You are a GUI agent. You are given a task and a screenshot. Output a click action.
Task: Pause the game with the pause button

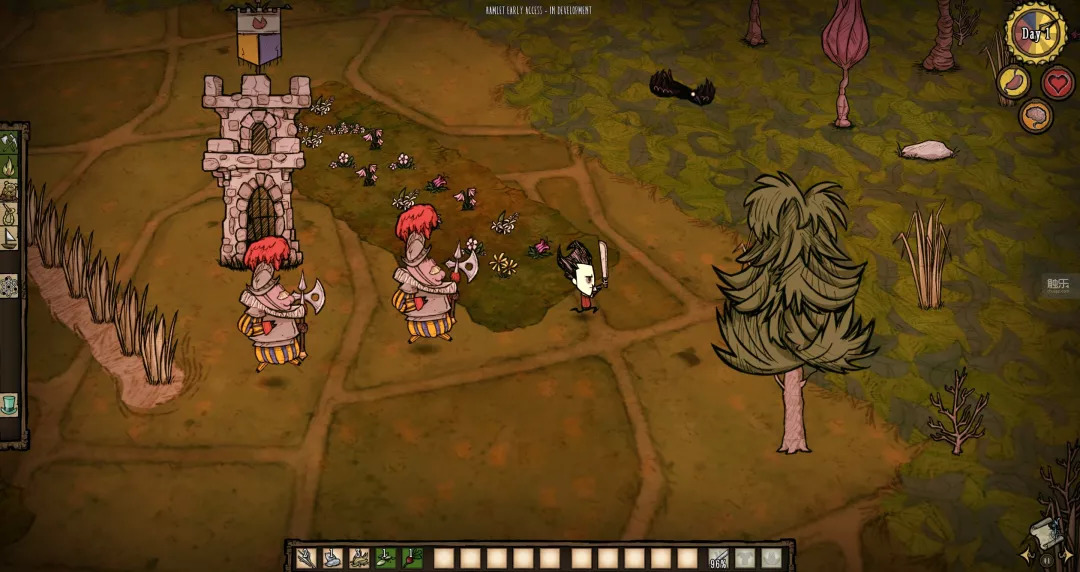(1047, 560)
